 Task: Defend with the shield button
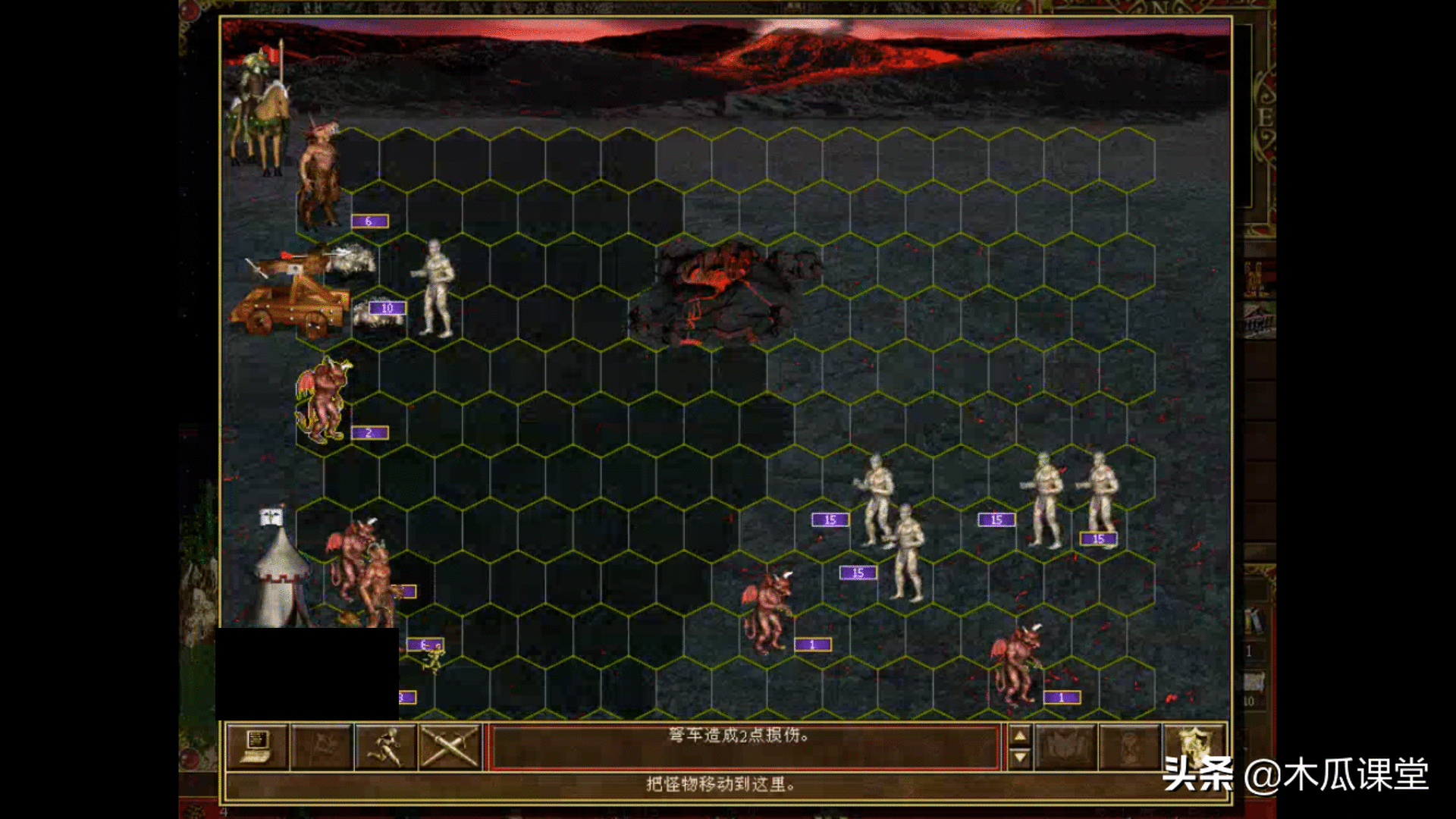coord(1194,747)
